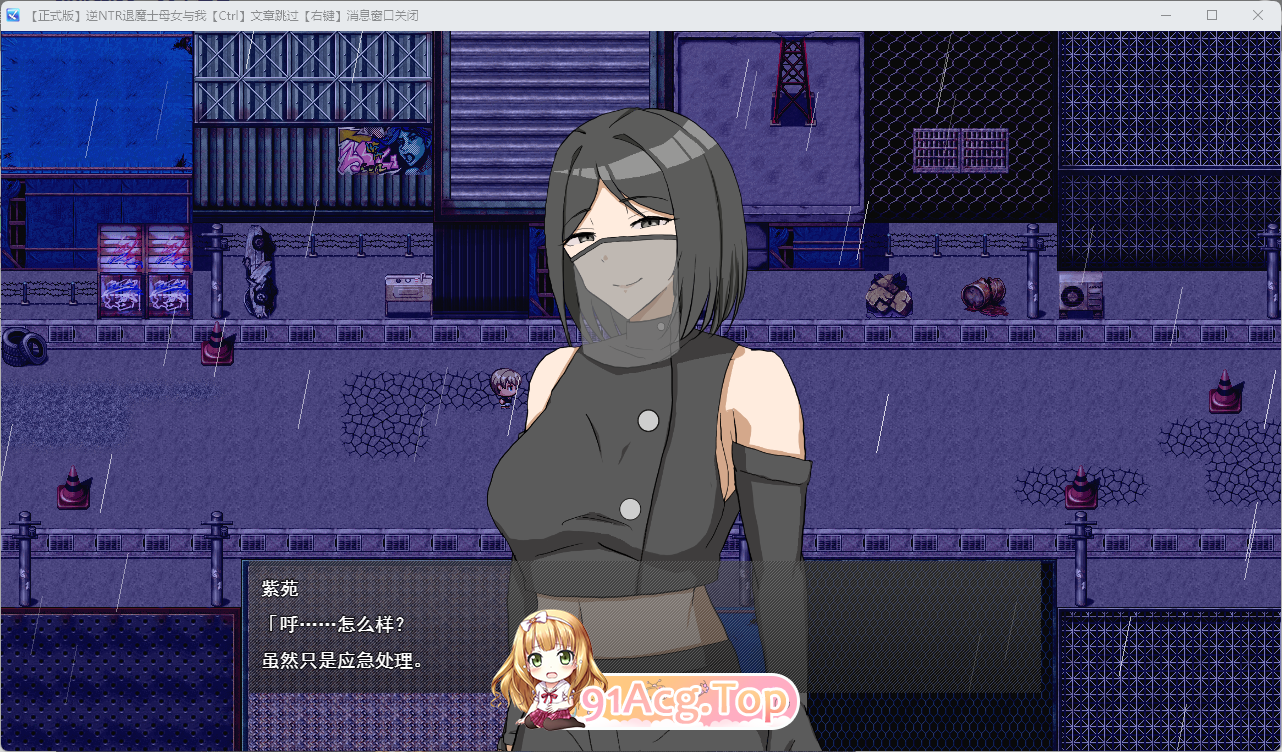1282x752 pixels.
Task: Click the minimize button on the window
Action: pyautogui.click(x=1165, y=15)
